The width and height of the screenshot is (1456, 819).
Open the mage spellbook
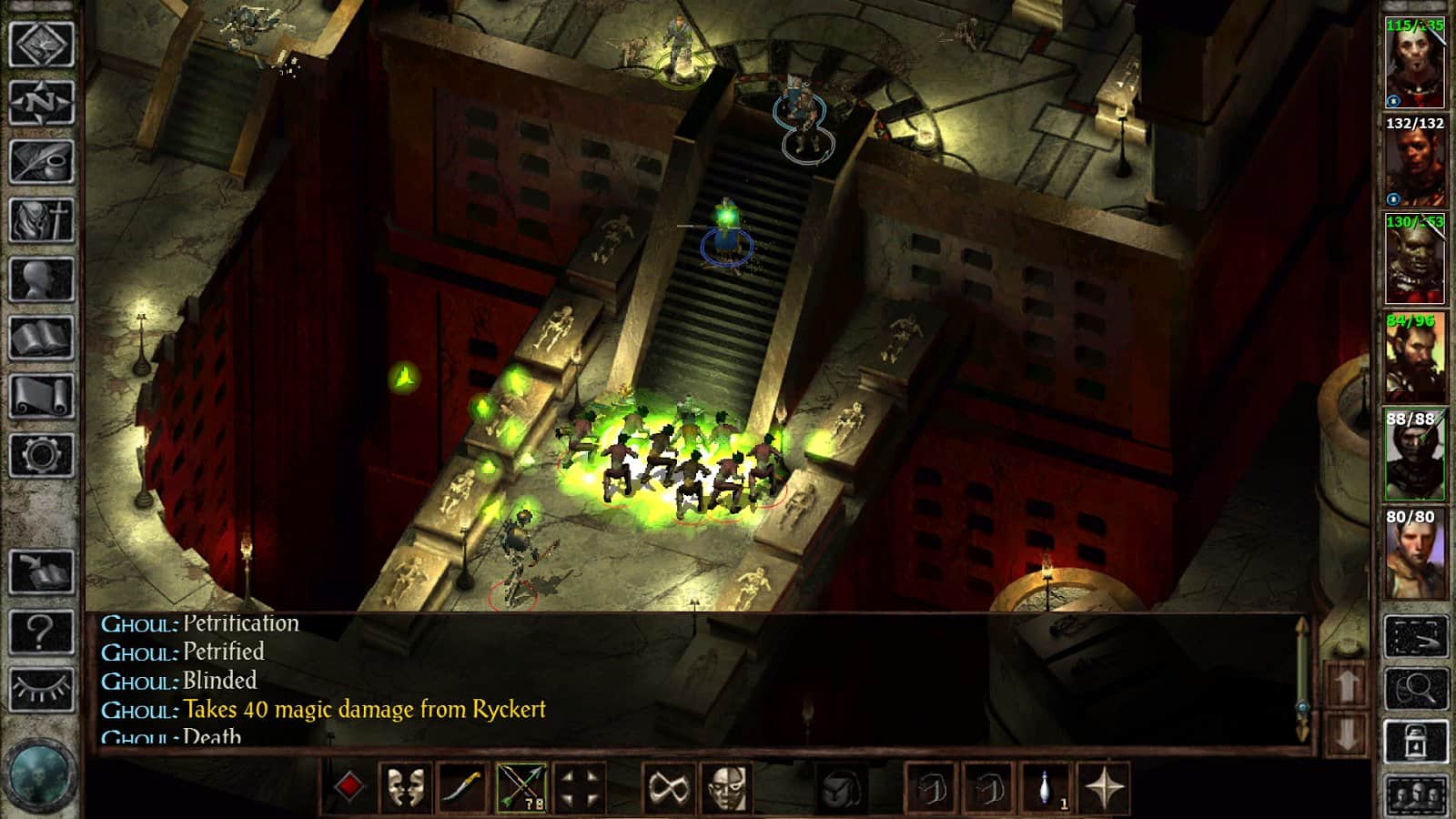(41, 338)
